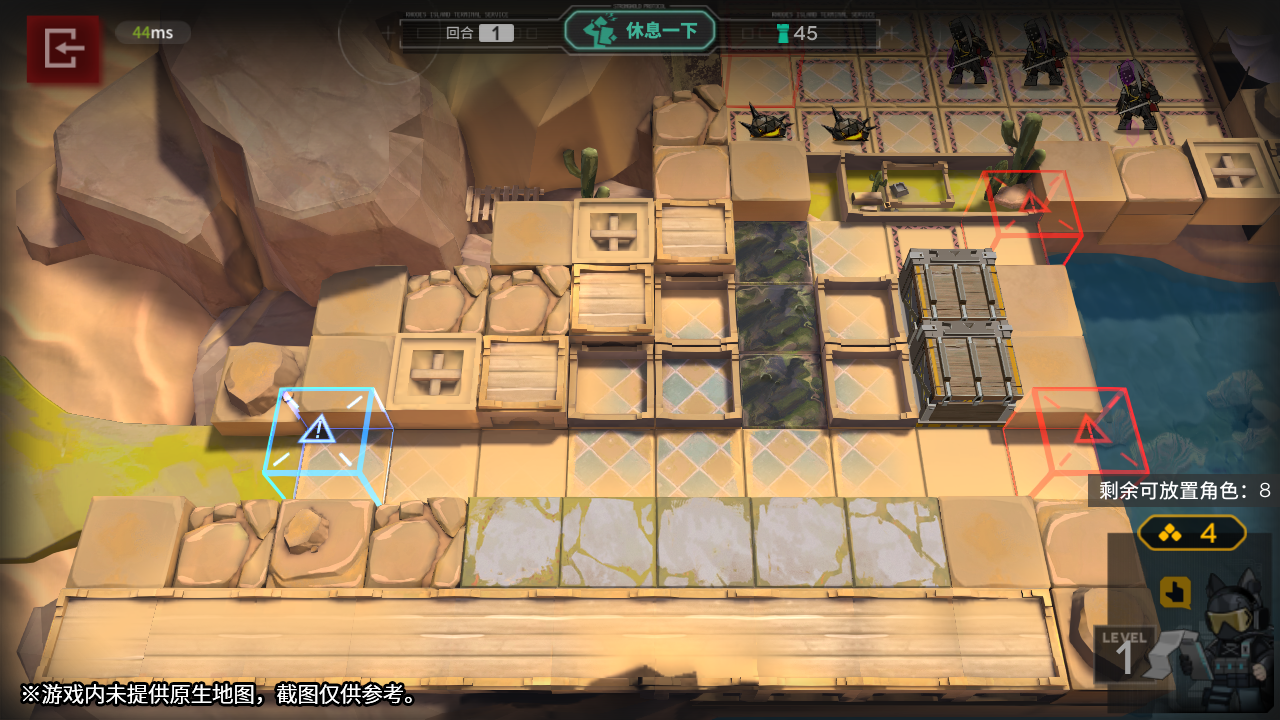This screenshot has width=1280, height=720.
Task: Activate the 休息一下 rest button
Action: tap(640, 31)
